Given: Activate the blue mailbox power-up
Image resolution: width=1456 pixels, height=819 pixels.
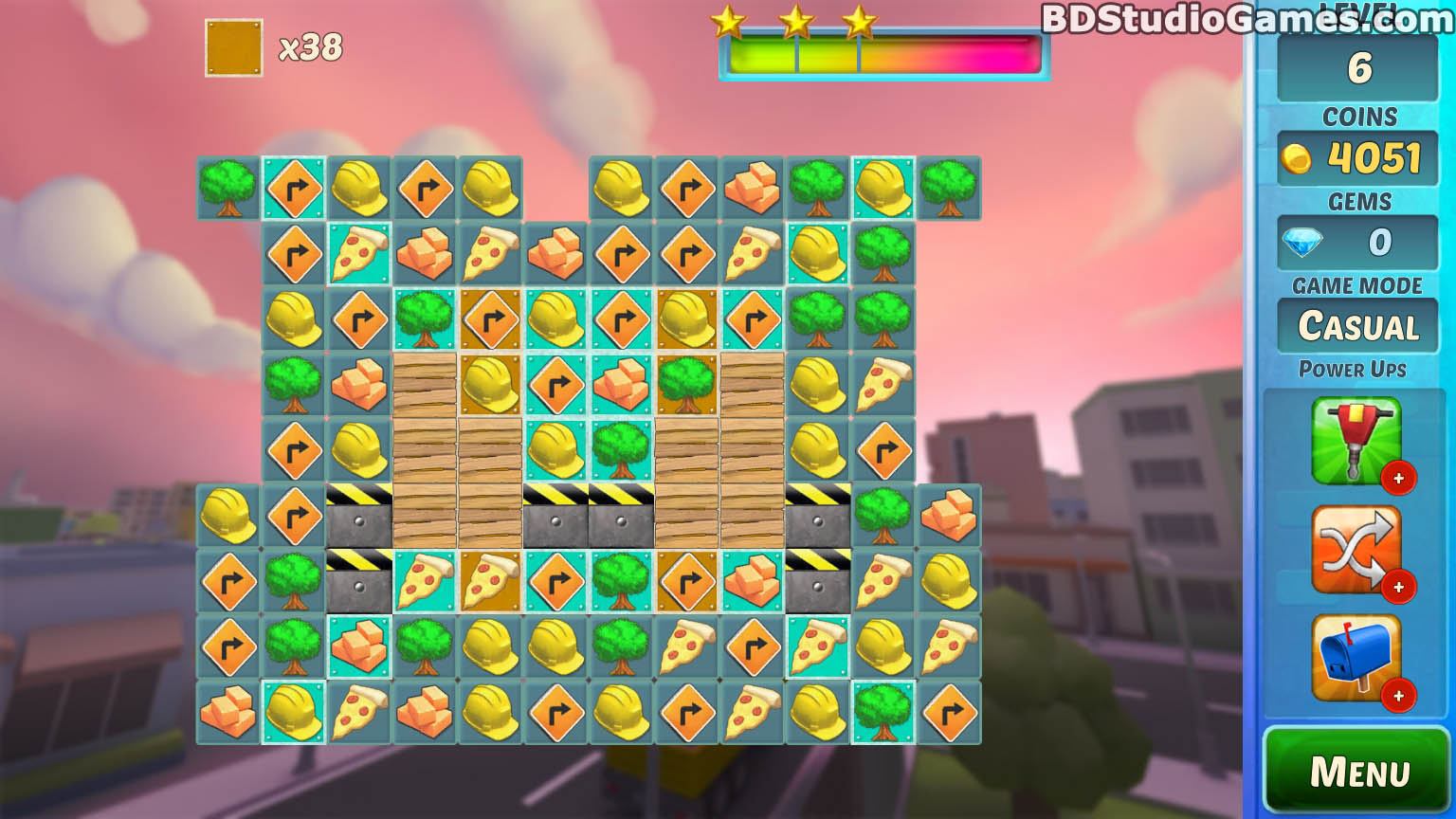Looking at the screenshot, I should point(1355,657).
